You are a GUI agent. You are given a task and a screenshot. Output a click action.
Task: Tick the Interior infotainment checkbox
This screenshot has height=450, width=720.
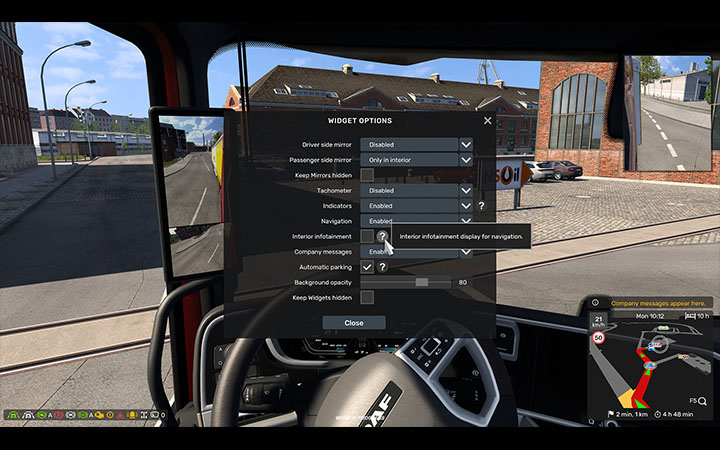(367, 236)
